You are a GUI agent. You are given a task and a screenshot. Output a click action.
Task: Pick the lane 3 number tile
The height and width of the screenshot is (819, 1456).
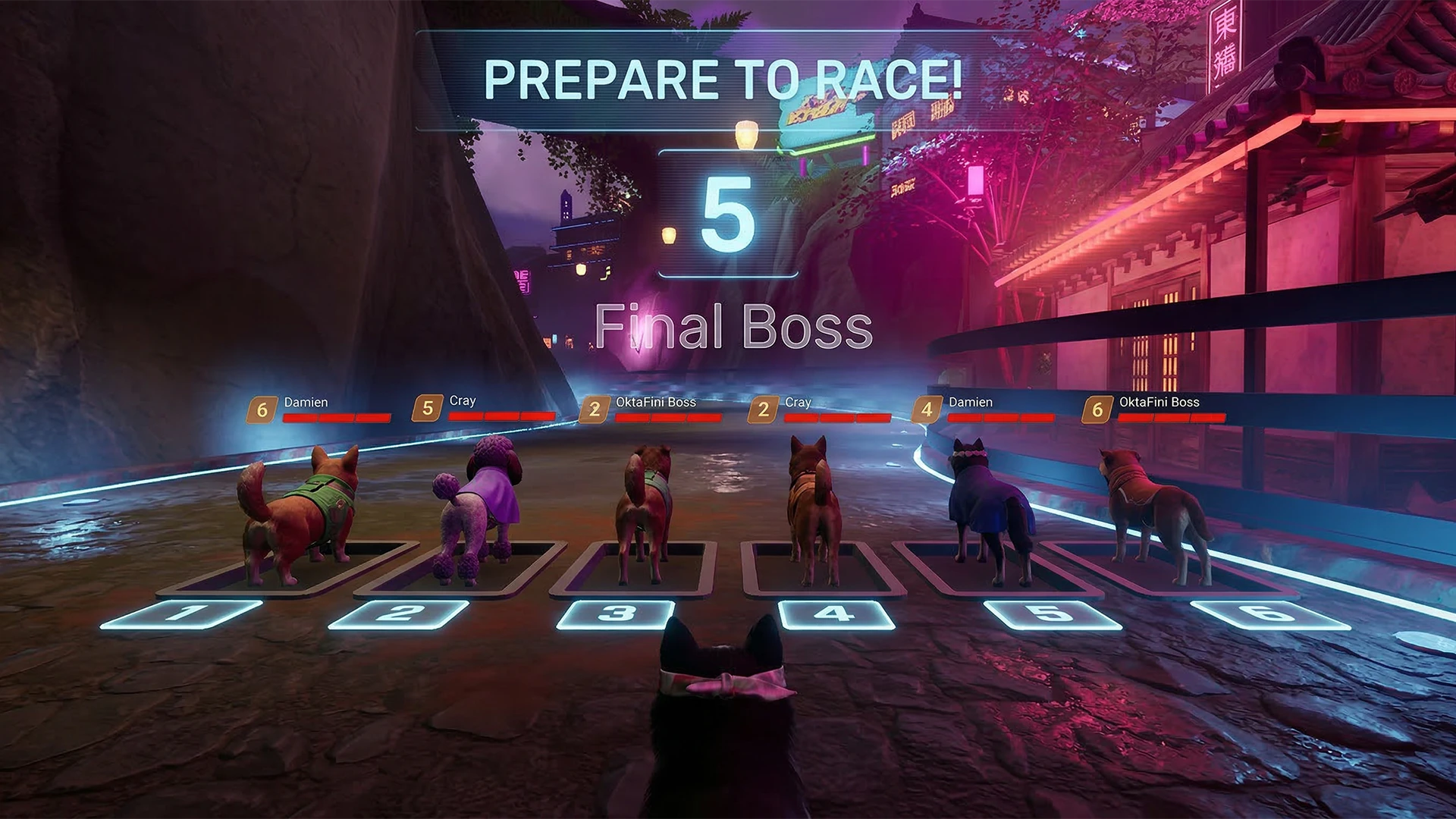(x=616, y=614)
